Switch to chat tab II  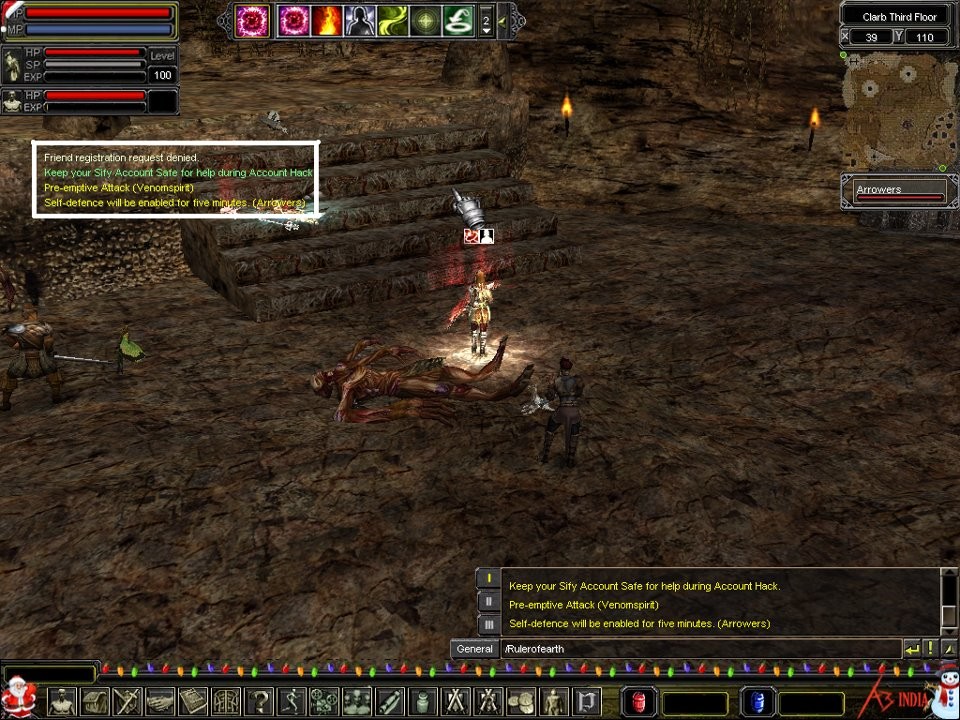coord(488,601)
